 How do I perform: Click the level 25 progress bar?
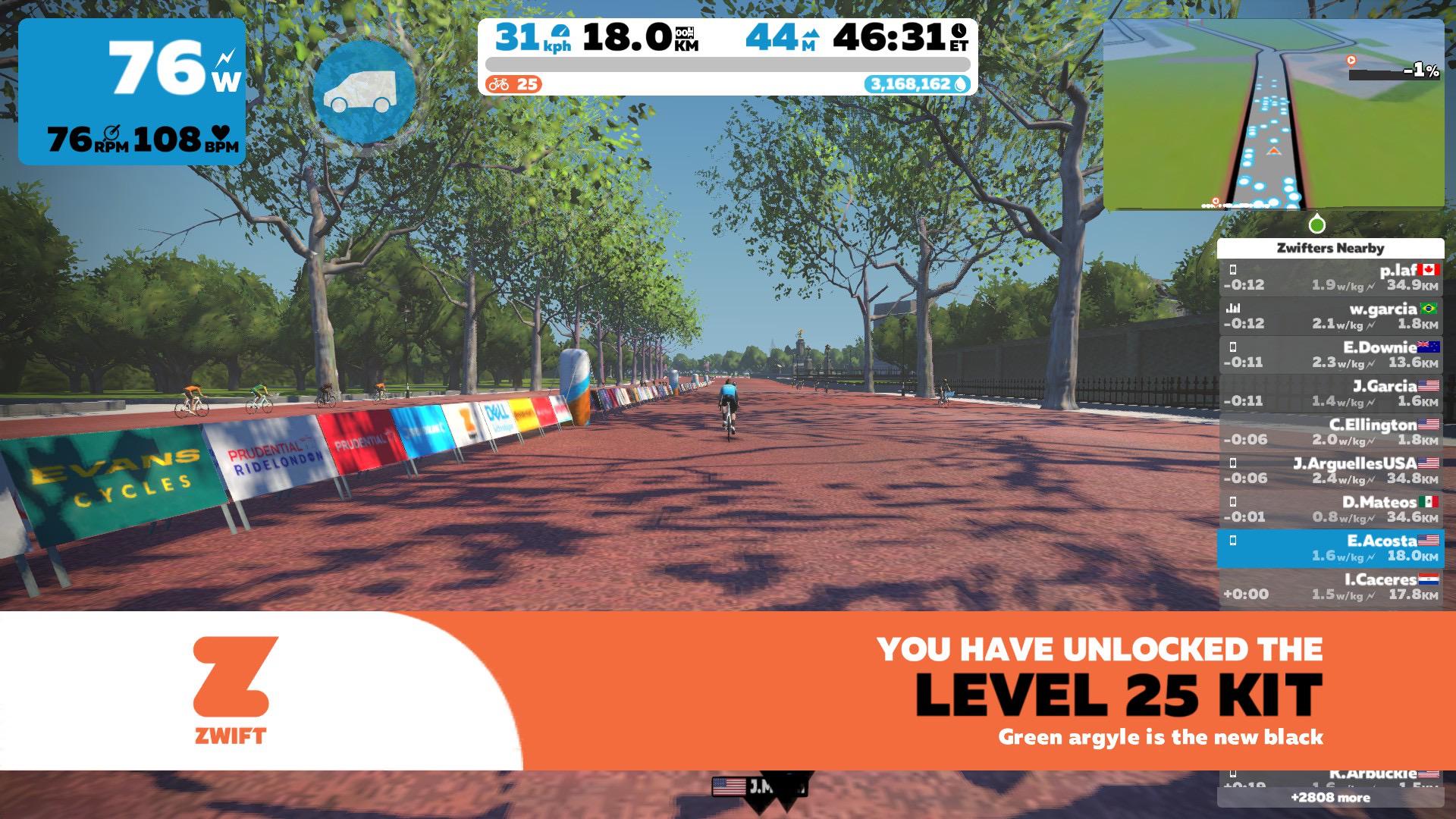coord(728,67)
